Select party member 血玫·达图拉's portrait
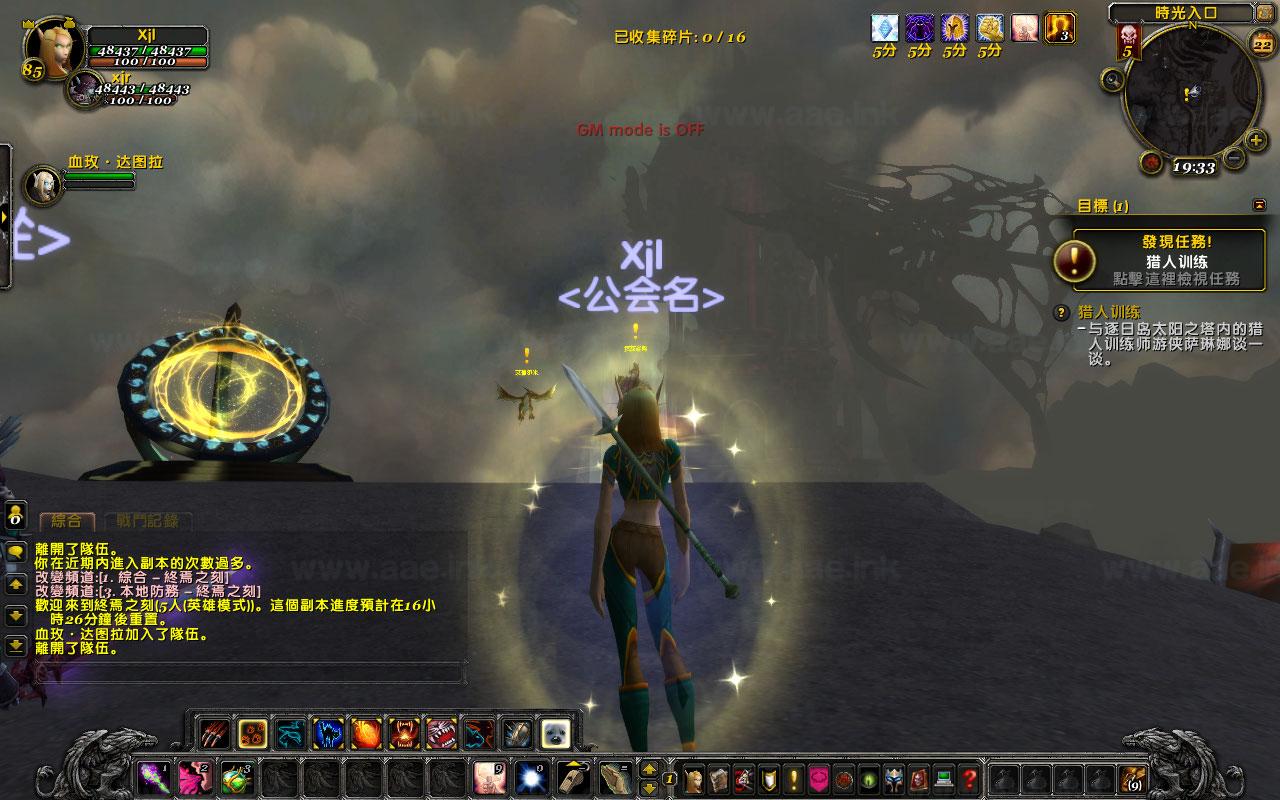The height and width of the screenshot is (800, 1280). (42, 184)
